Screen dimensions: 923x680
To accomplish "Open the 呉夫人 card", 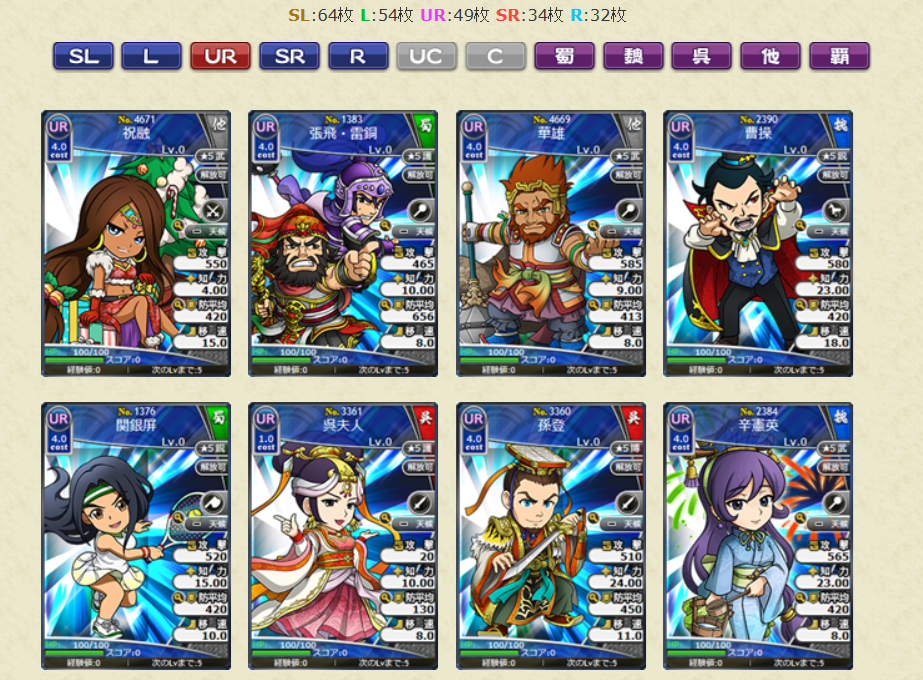I will pyautogui.click(x=343, y=536).
